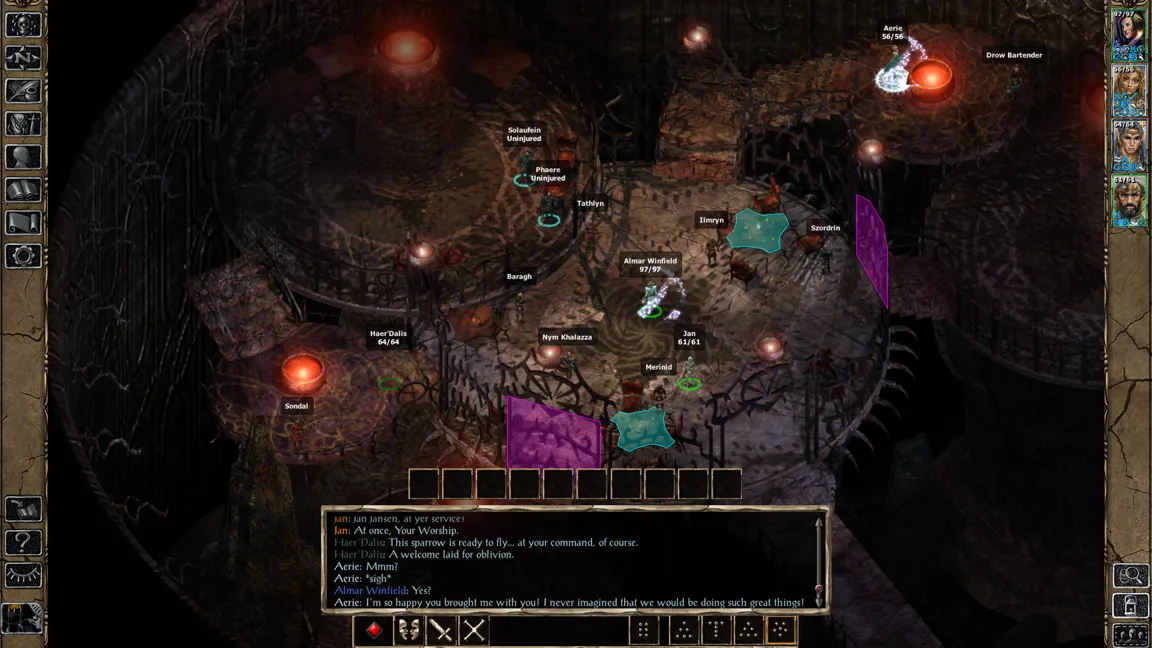Screen dimensions: 1152x648
Task: Select the single sword attack button
Action: point(441,630)
